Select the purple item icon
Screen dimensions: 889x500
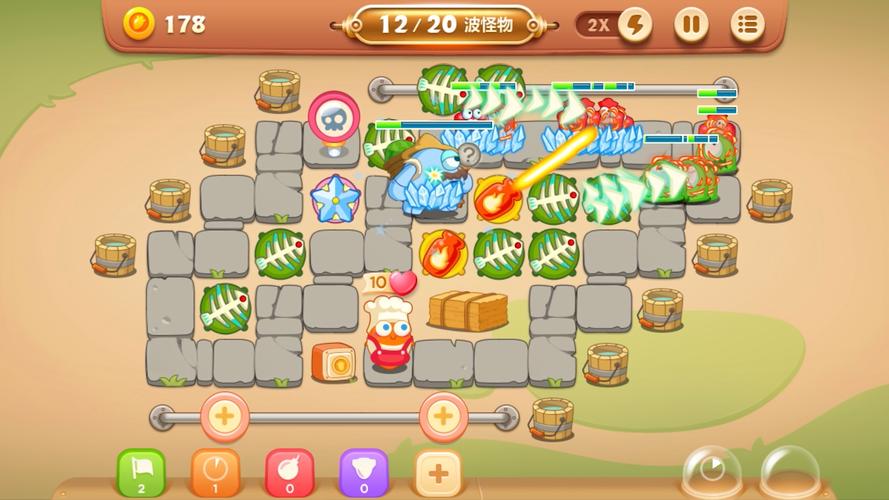click(x=363, y=472)
